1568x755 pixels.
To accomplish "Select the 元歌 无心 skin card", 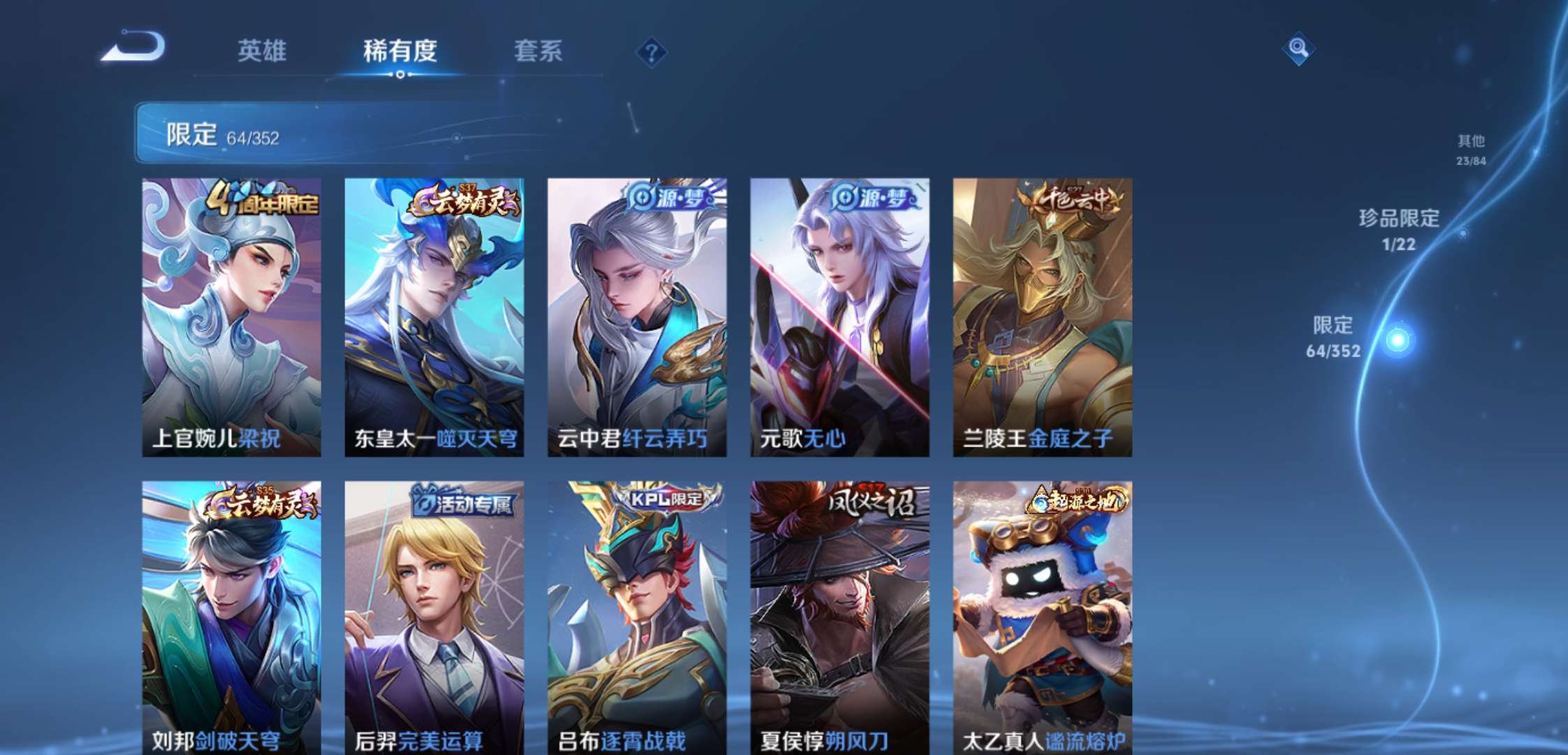I will pos(839,317).
